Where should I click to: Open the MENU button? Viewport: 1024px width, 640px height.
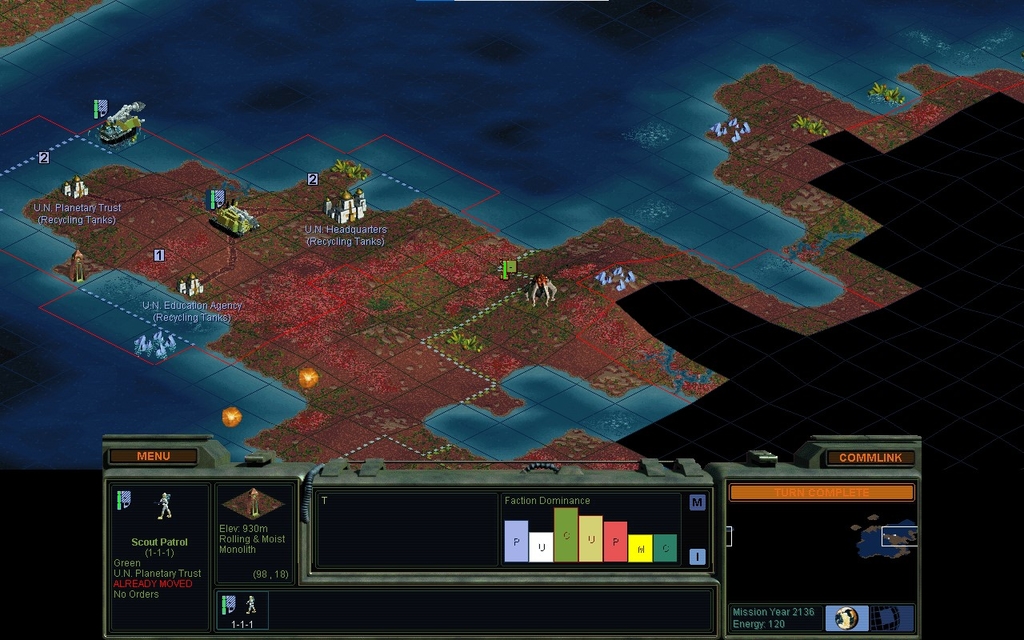153,456
